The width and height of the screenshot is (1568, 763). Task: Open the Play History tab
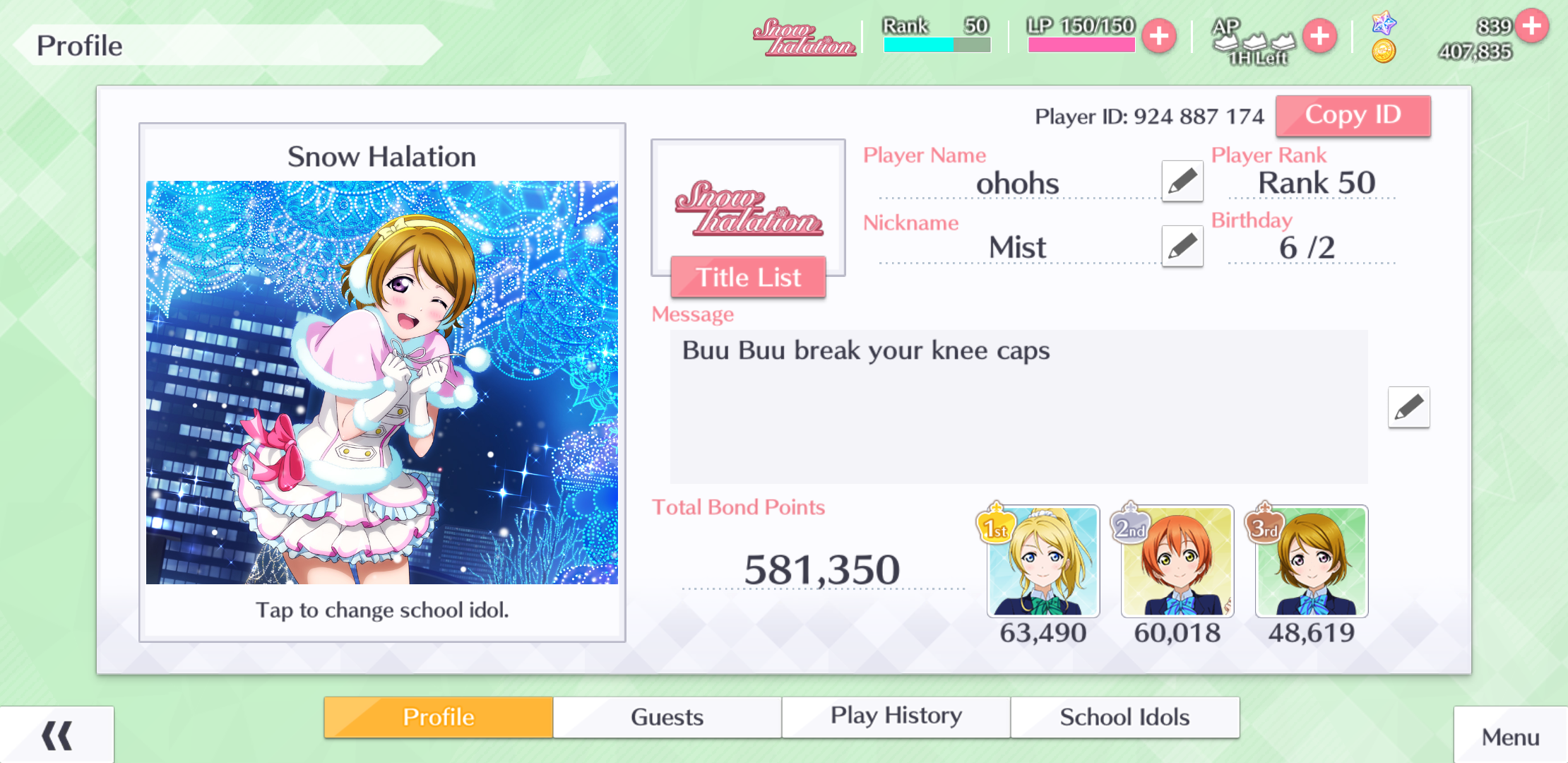(x=896, y=717)
